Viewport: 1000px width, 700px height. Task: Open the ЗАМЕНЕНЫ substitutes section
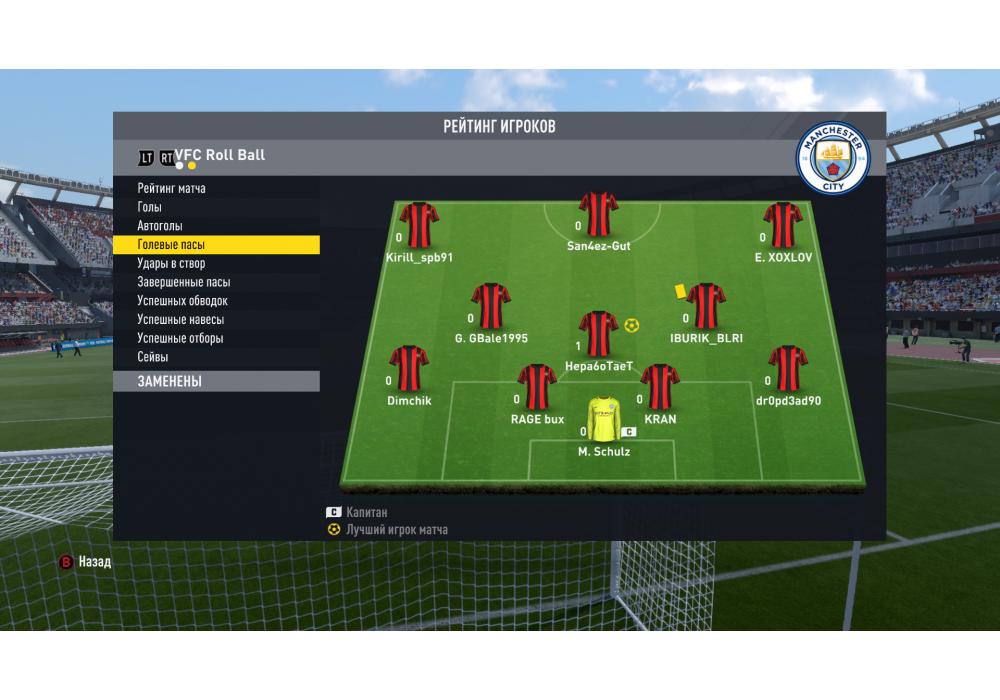click(215, 381)
